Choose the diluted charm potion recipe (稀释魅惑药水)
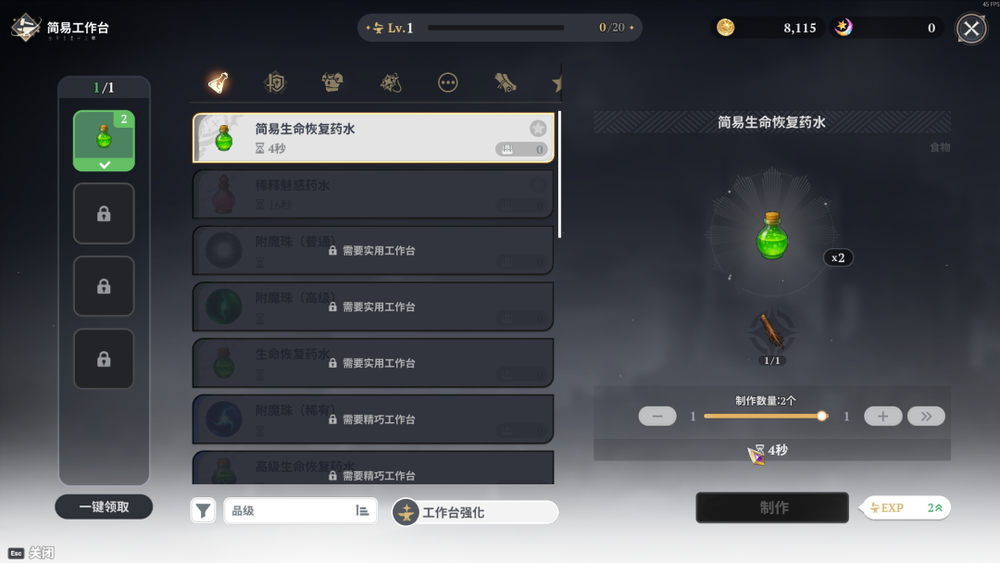Image resolution: width=1000 pixels, height=563 pixels. click(x=373, y=194)
